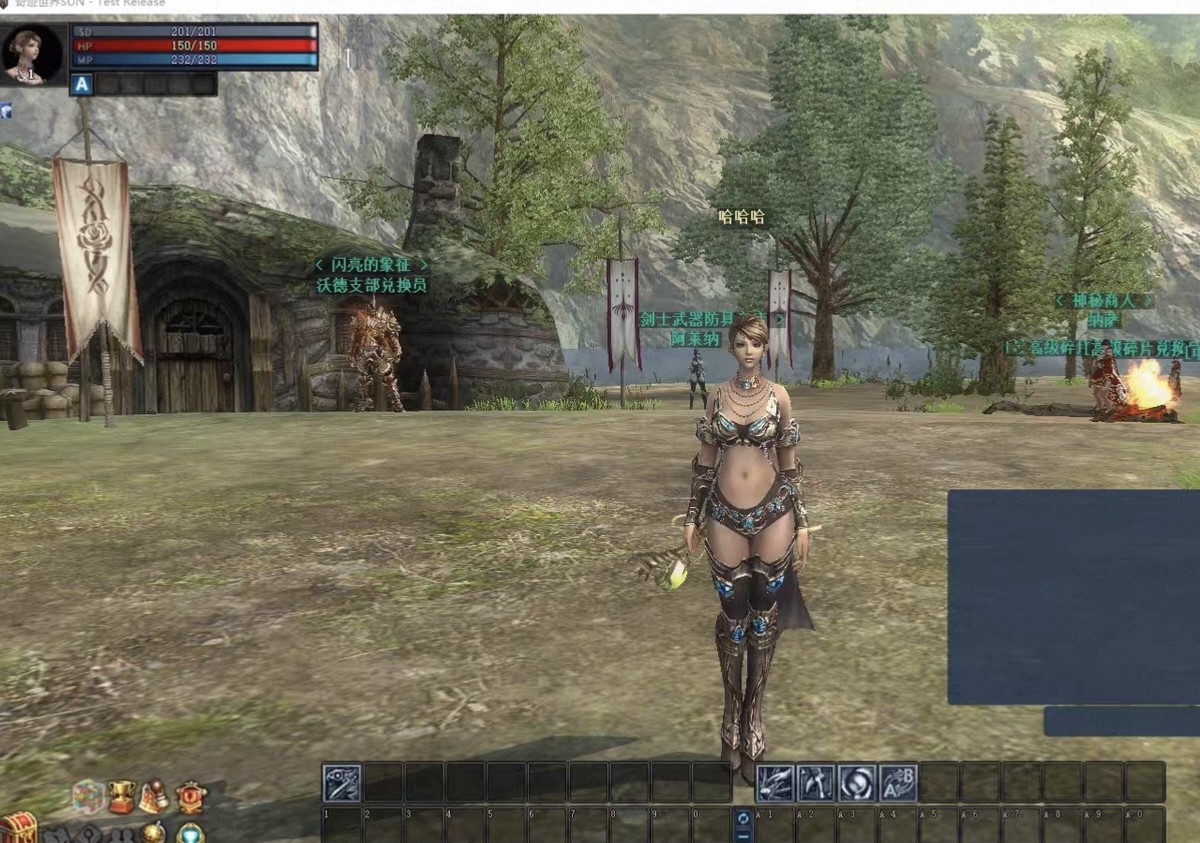Activate the sword skill in the left hotbar
This screenshot has width=1200, height=843.
[x=342, y=782]
